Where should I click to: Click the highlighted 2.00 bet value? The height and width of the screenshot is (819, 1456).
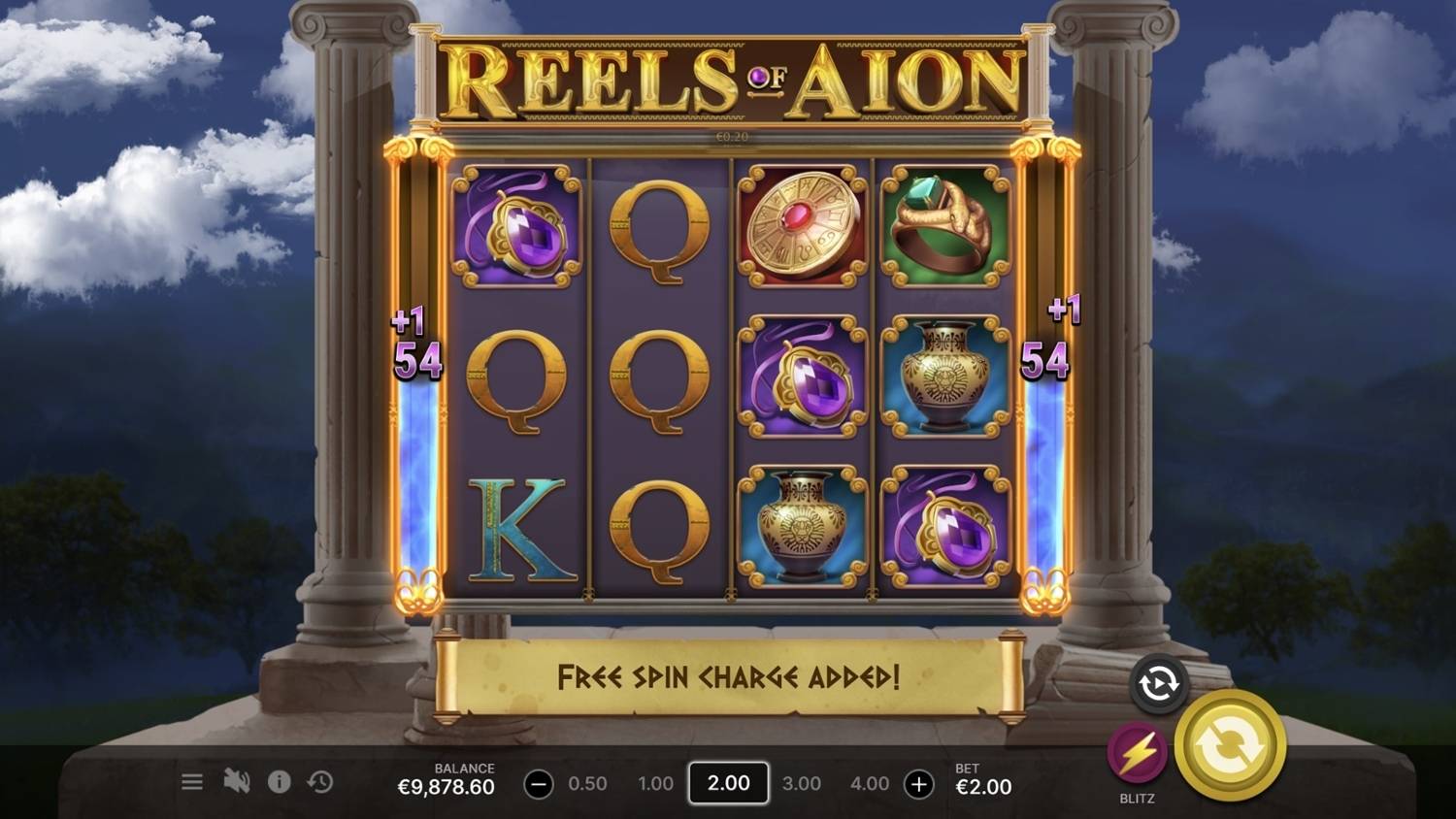pyautogui.click(x=728, y=783)
